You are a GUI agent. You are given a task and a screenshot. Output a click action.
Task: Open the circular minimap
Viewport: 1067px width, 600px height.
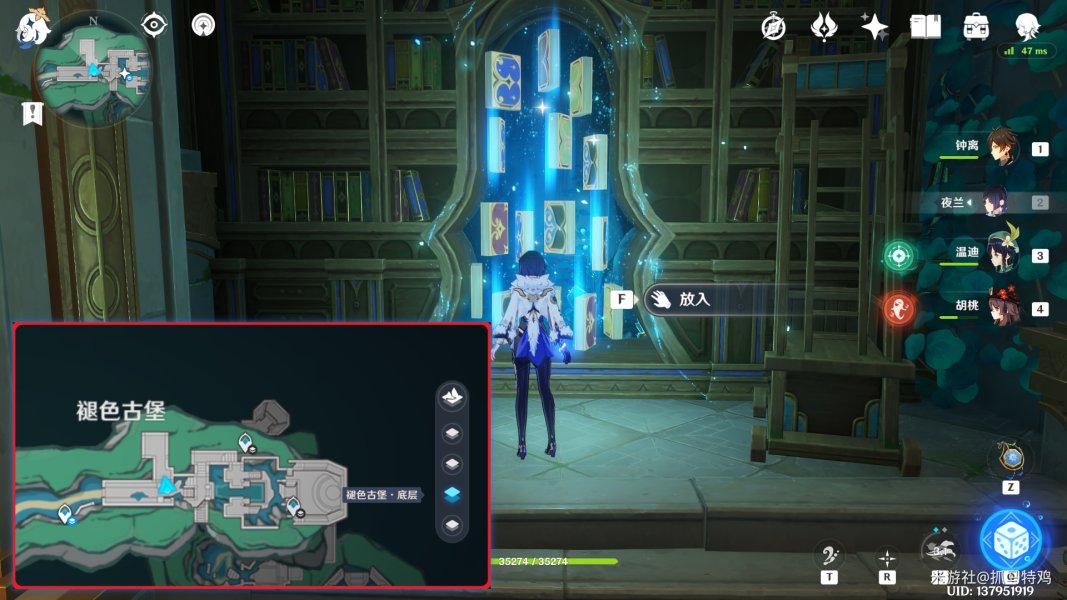coord(91,68)
